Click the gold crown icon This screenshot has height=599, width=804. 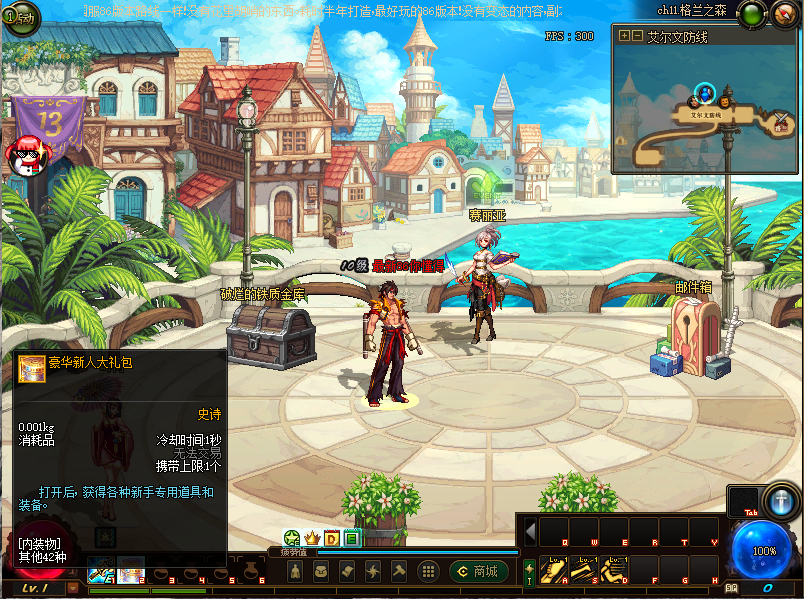[311, 539]
